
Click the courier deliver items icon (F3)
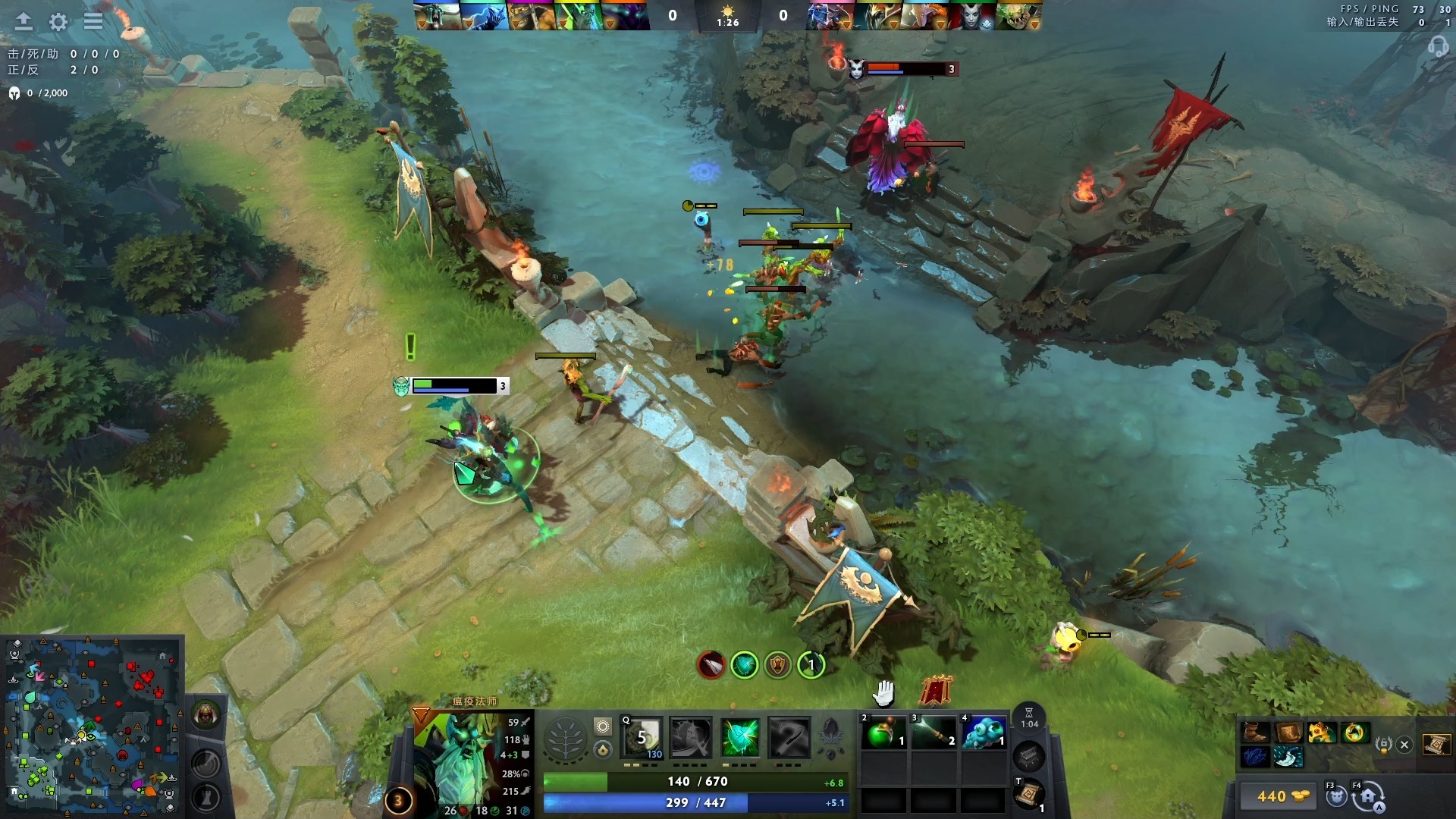pos(1337,798)
